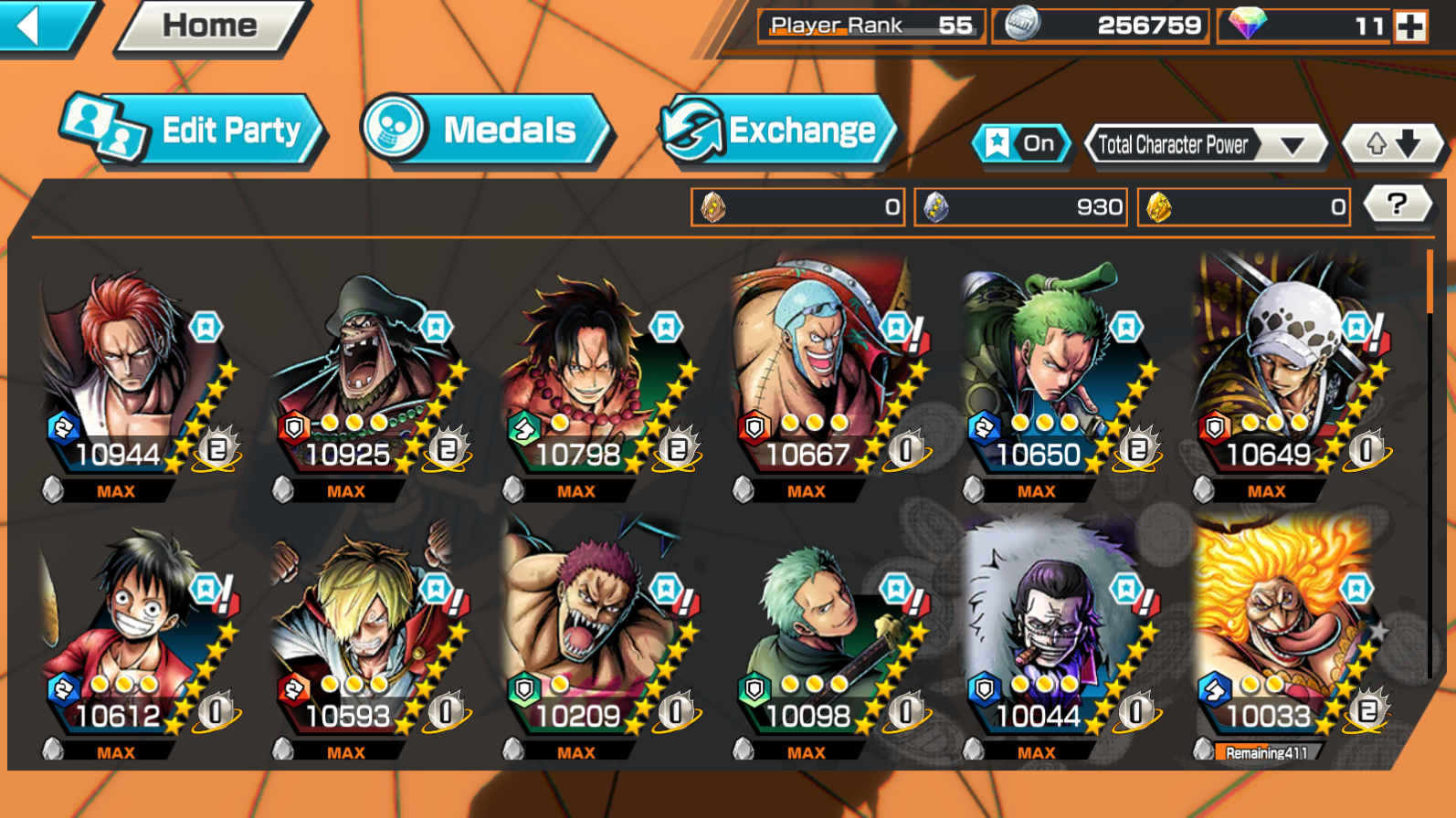The height and width of the screenshot is (818, 1456).
Task: Select the Shanks character card with 10944 power
Action: (119, 374)
